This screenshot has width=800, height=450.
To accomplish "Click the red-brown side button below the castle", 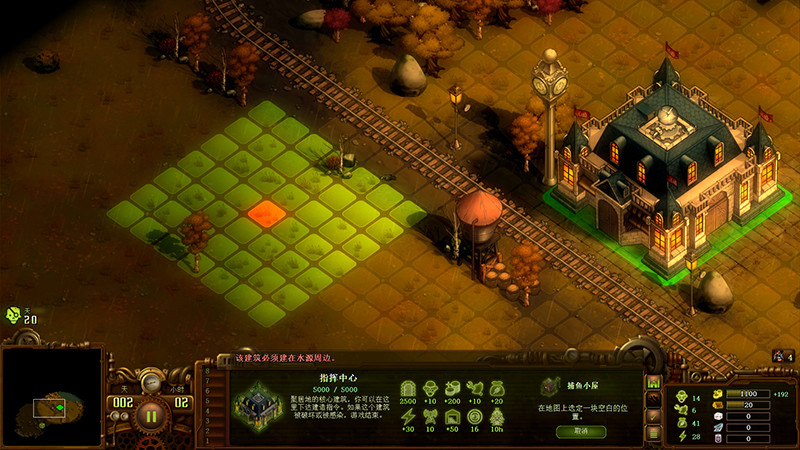I will coord(652,398).
